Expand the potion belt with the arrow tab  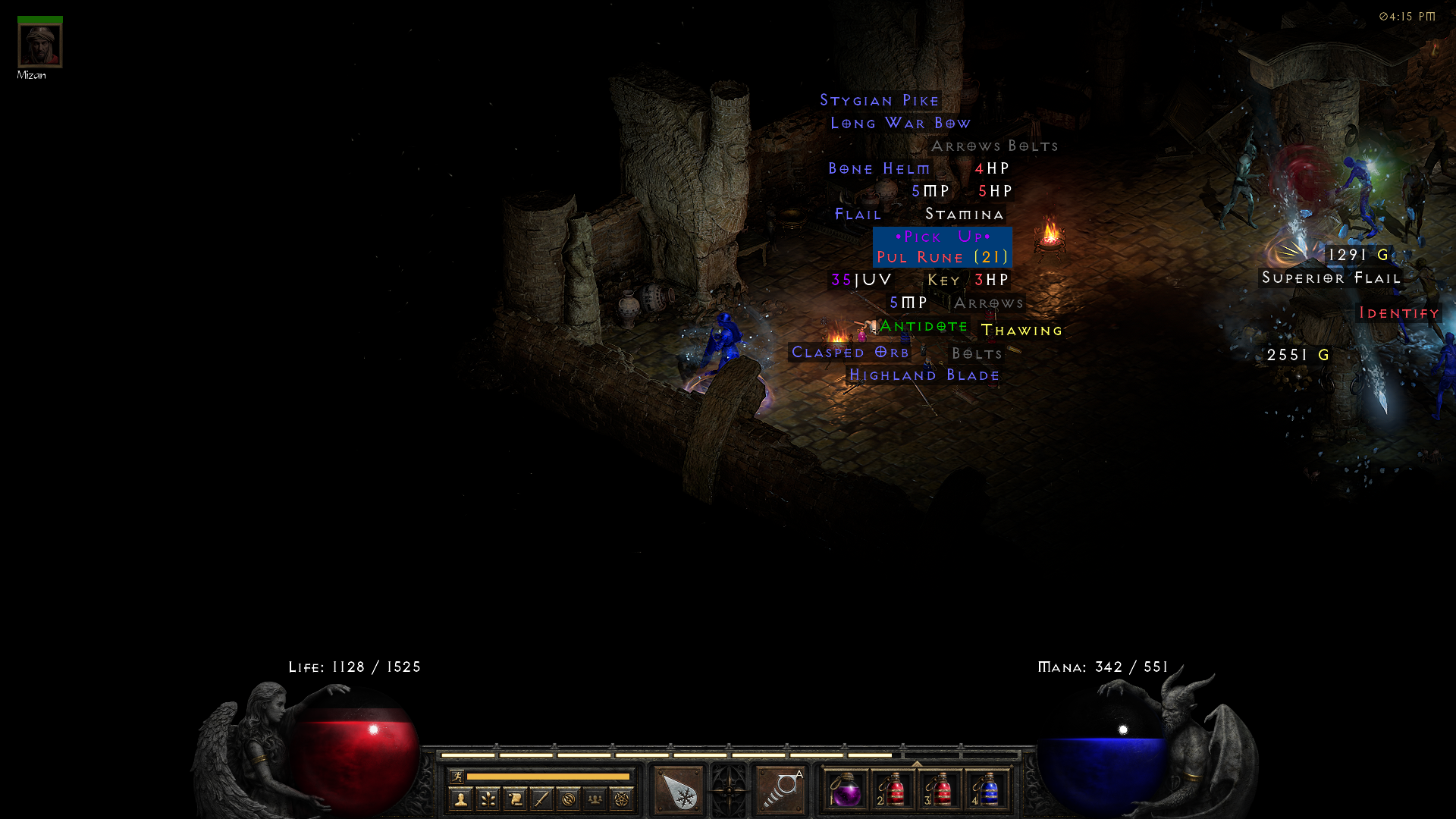917,763
